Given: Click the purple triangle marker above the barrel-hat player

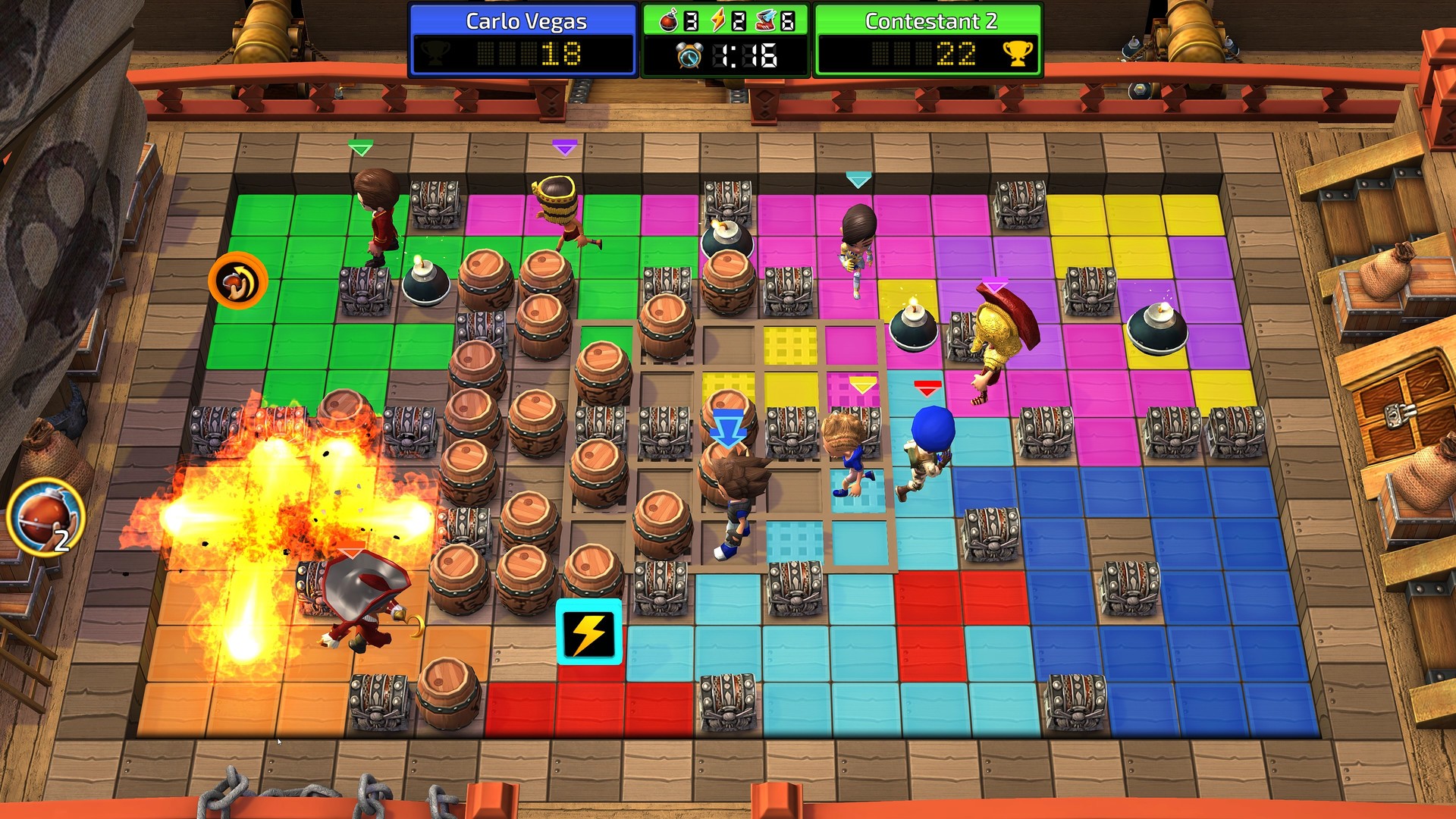Looking at the screenshot, I should 565,146.
